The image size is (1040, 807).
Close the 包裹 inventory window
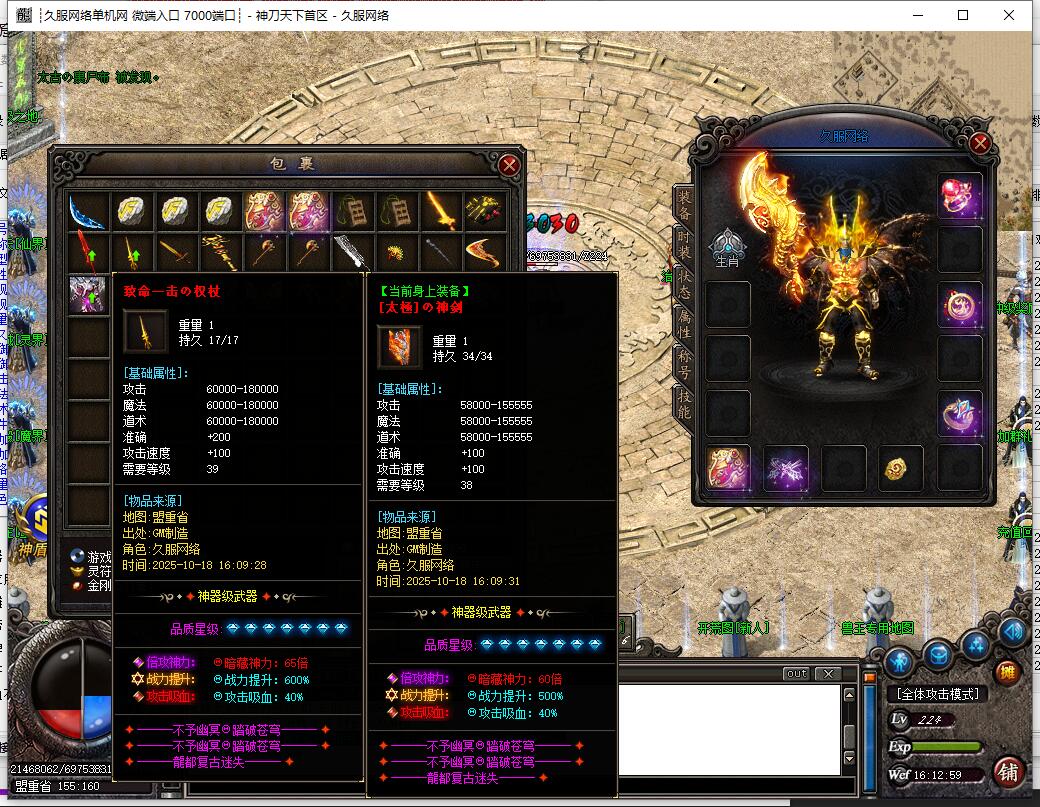pyautogui.click(x=509, y=165)
